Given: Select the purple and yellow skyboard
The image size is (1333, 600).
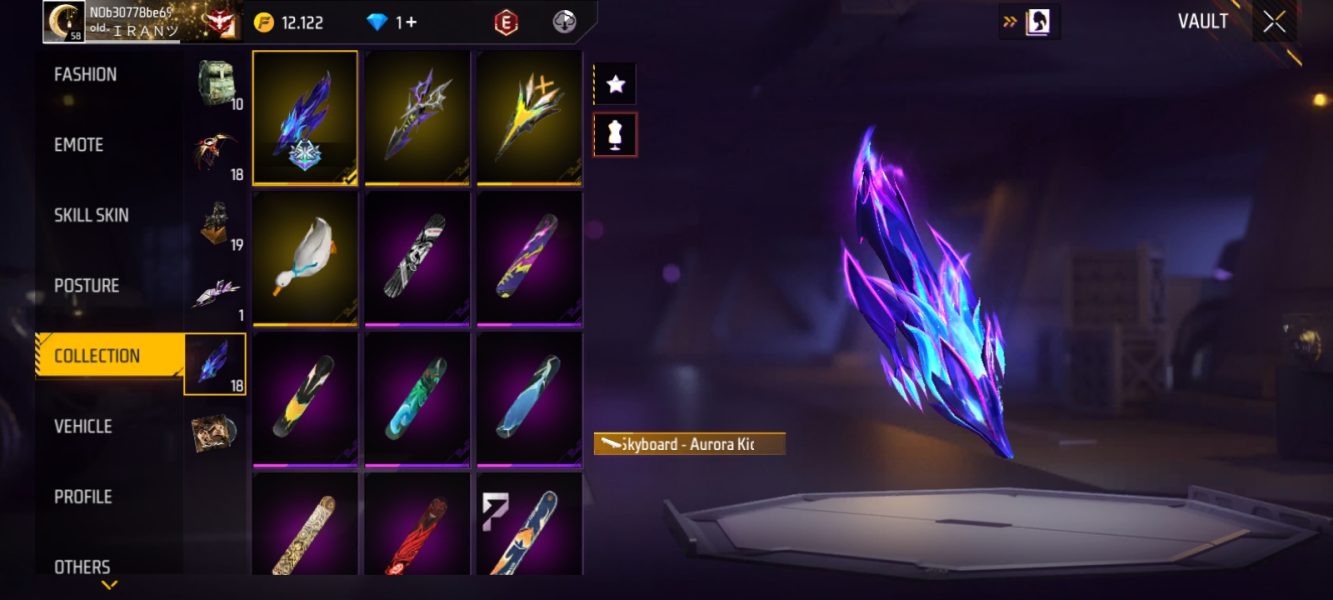Looking at the screenshot, I should click(x=529, y=257).
